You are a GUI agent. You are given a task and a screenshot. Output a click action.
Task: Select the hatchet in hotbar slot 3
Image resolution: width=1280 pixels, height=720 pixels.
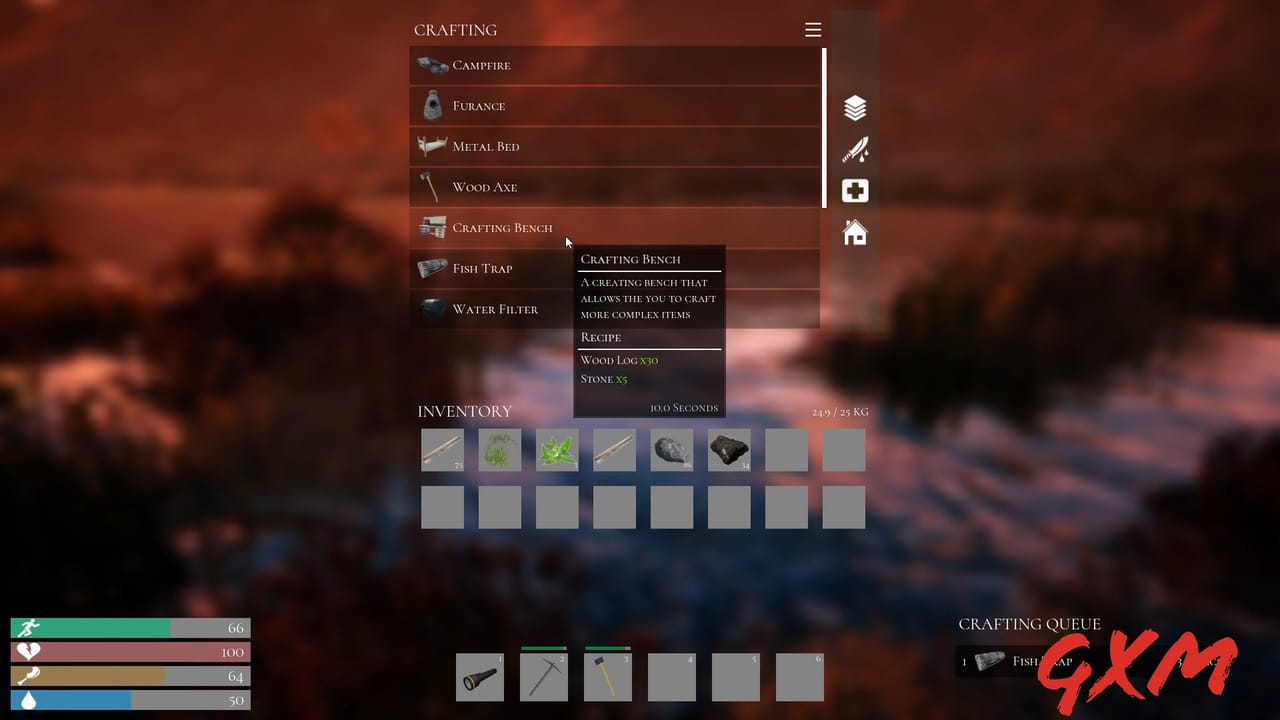pyautogui.click(x=607, y=676)
